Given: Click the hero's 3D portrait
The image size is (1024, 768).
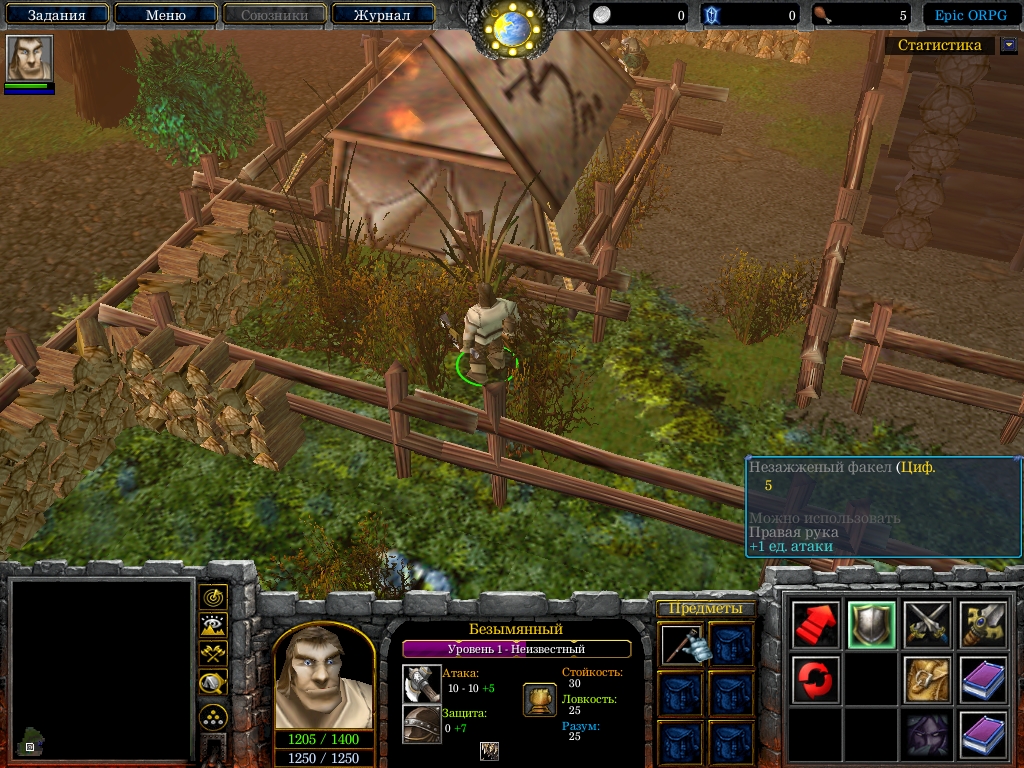Looking at the screenshot, I should [323, 678].
